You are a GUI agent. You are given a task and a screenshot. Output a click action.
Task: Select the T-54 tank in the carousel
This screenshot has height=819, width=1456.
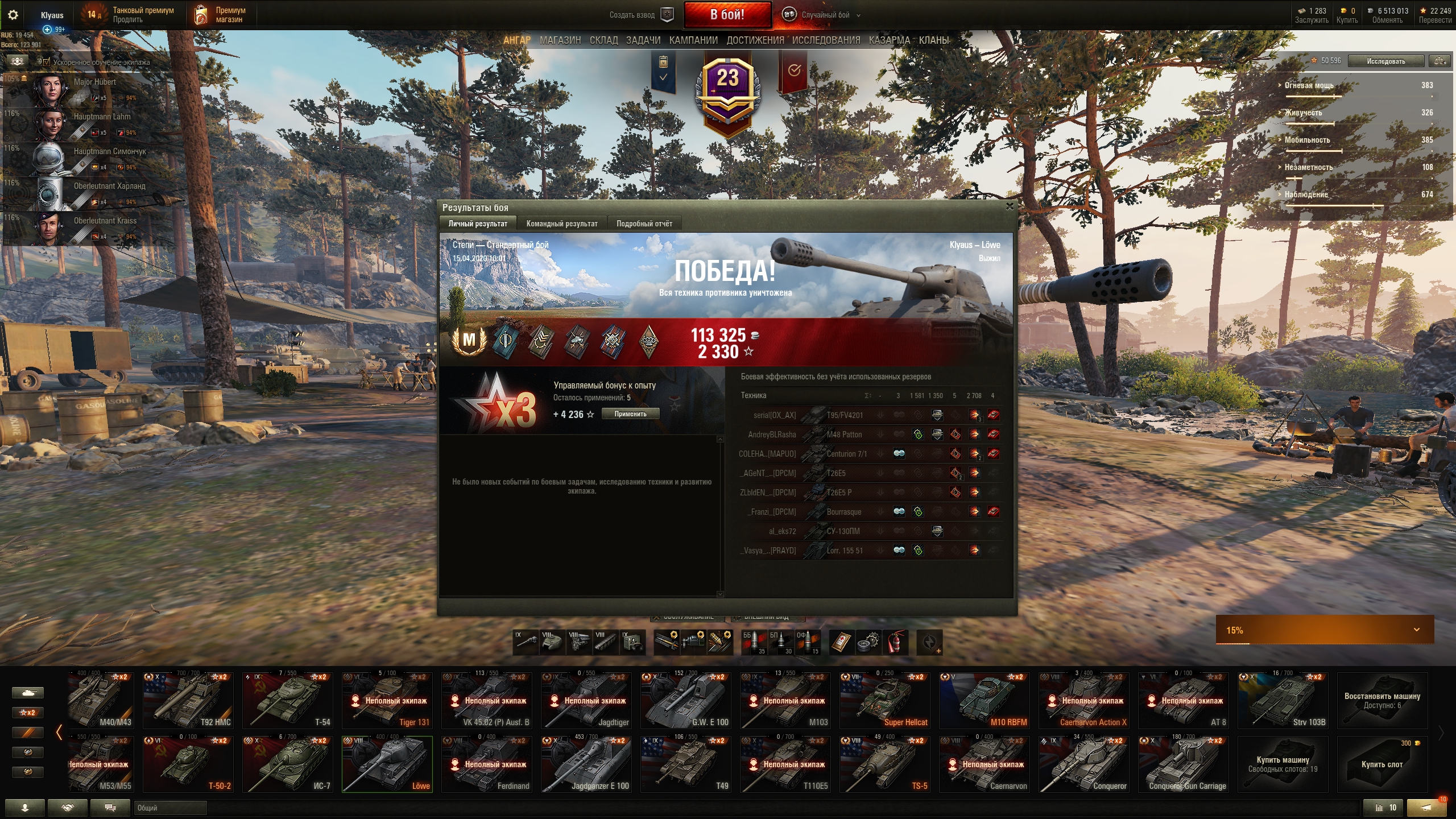288,700
